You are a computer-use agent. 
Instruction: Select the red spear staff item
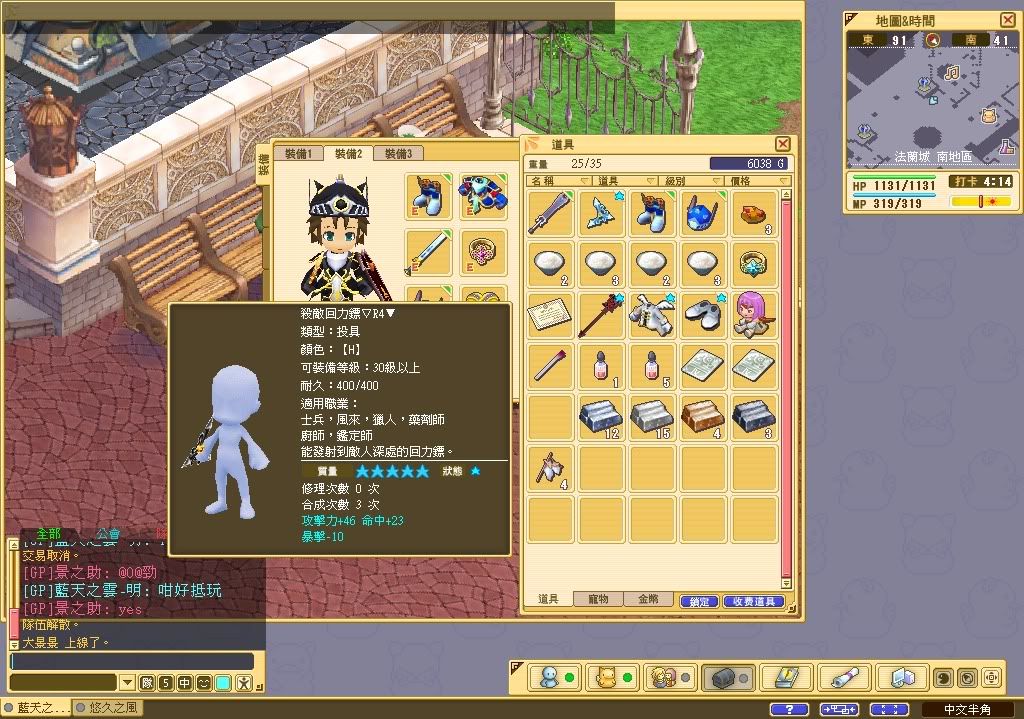tap(602, 315)
